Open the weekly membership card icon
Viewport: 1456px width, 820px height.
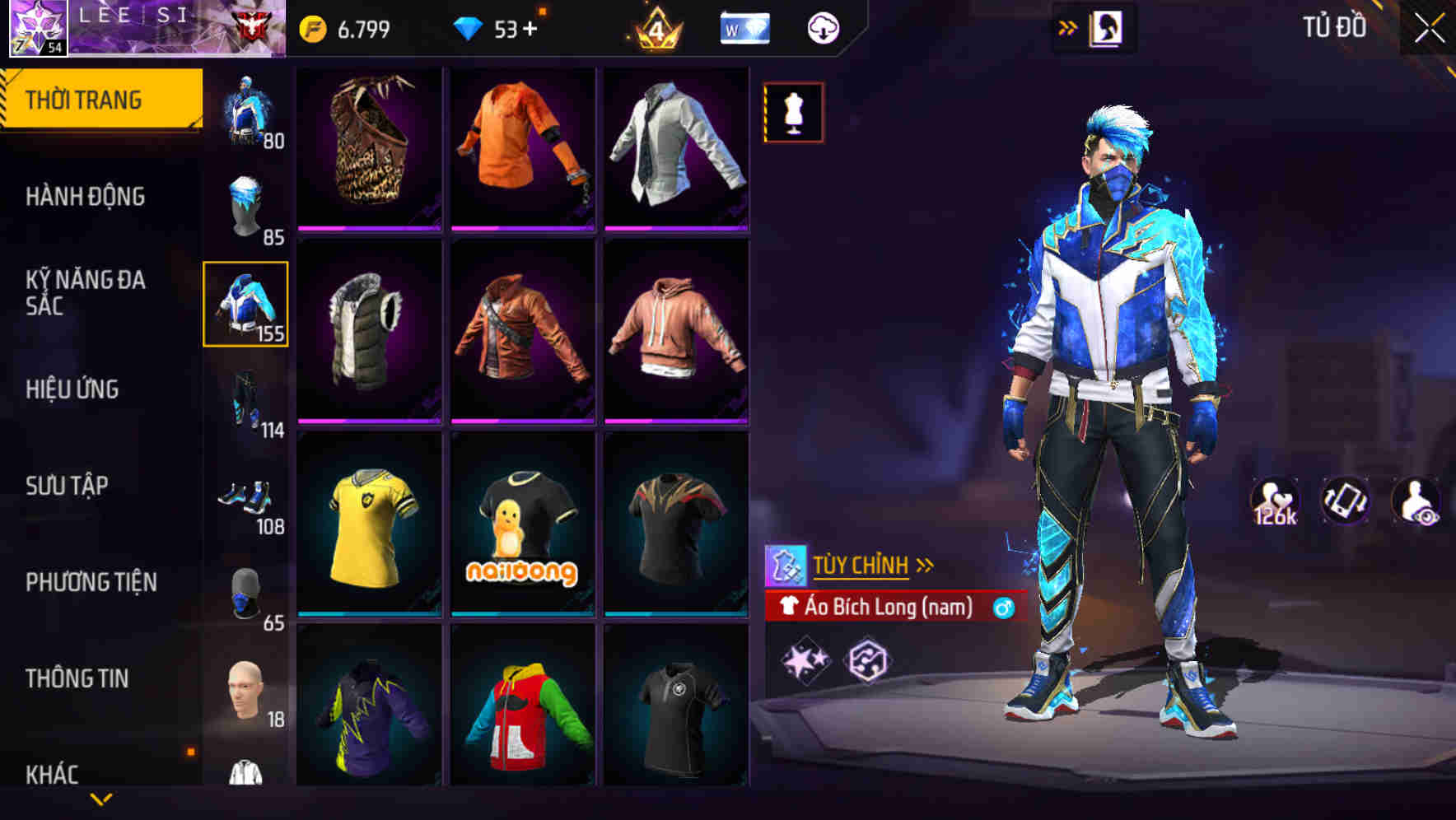(744, 26)
